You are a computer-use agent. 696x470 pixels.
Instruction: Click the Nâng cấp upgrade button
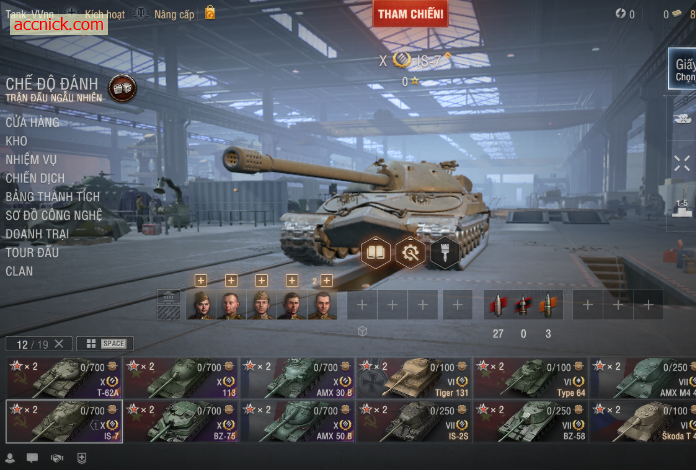coord(173,14)
